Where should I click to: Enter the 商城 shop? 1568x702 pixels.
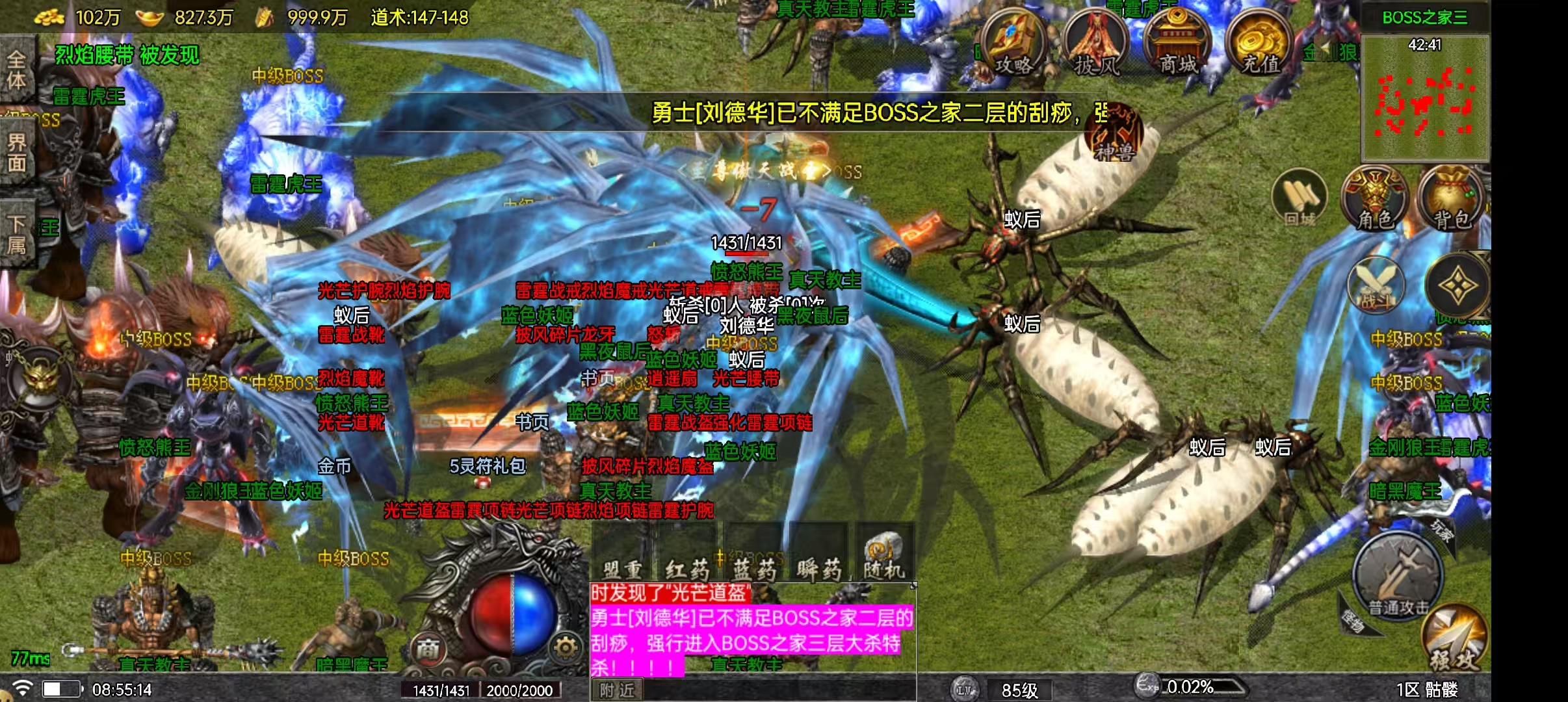coord(1178,43)
